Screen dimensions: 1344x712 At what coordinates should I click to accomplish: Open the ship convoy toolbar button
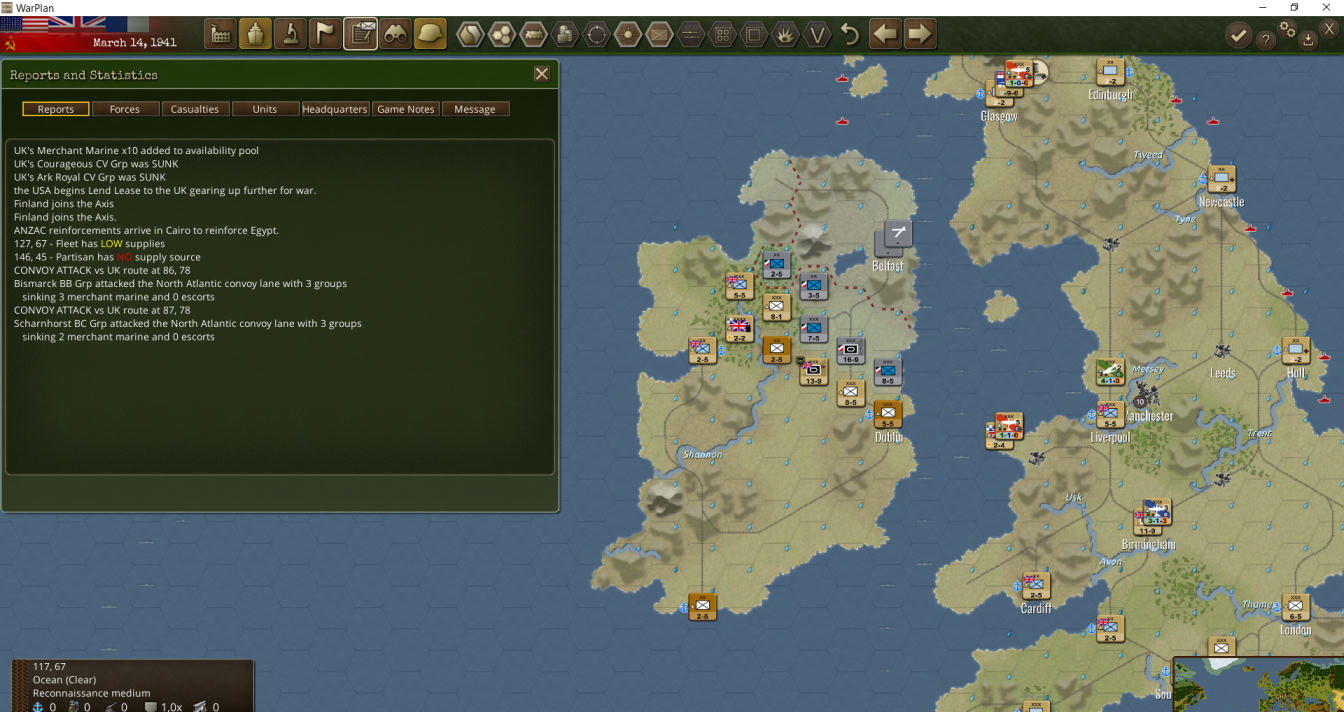pyautogui.click(x=255, y=34)
